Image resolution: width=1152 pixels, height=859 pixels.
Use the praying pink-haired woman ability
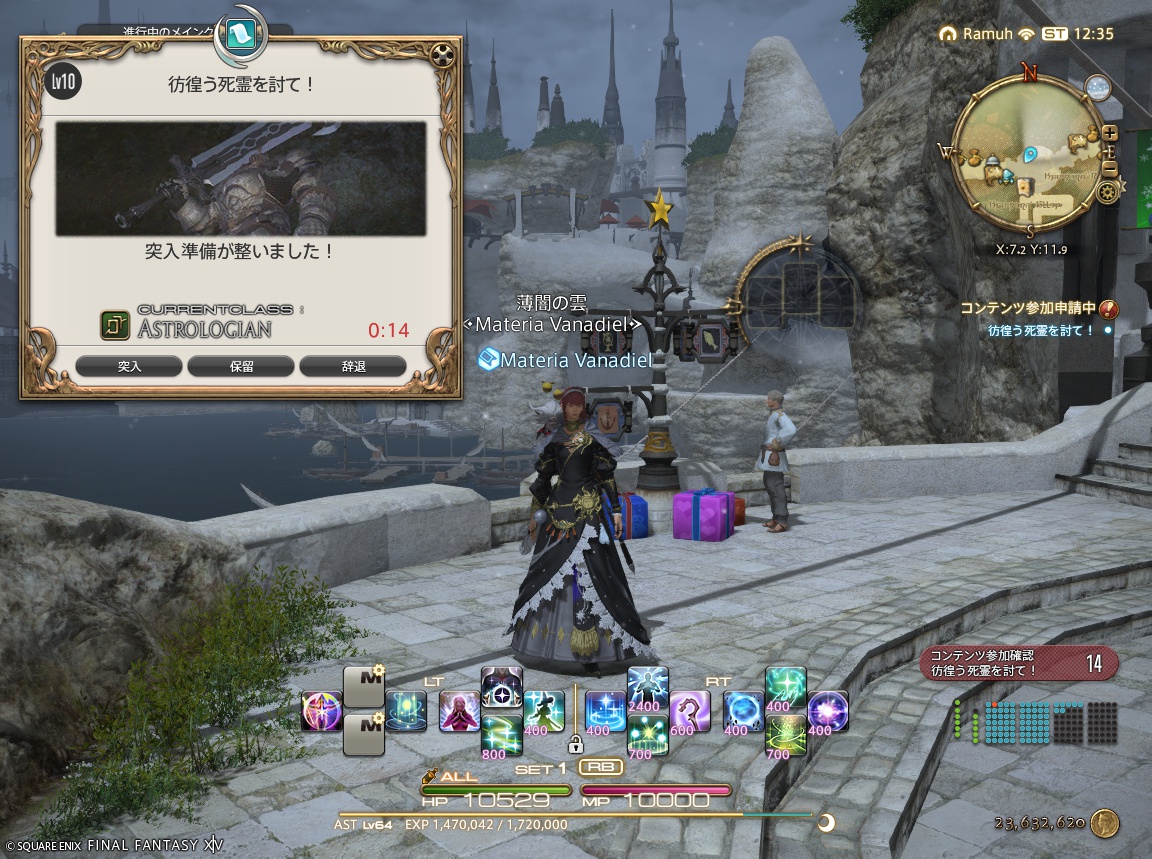[459, 711]
